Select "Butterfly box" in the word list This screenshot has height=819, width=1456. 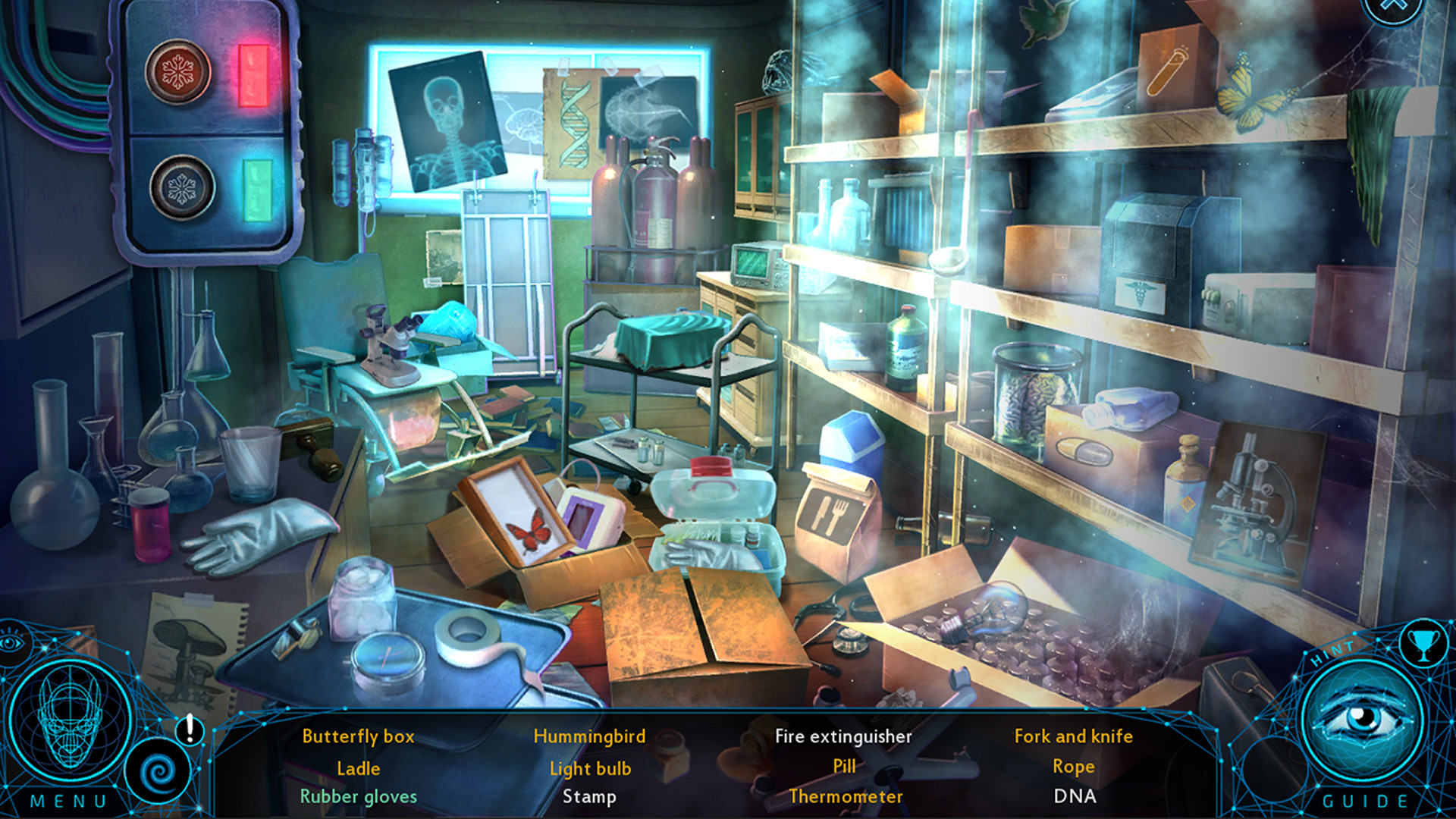pyautogui.click(x=358, y=736)
